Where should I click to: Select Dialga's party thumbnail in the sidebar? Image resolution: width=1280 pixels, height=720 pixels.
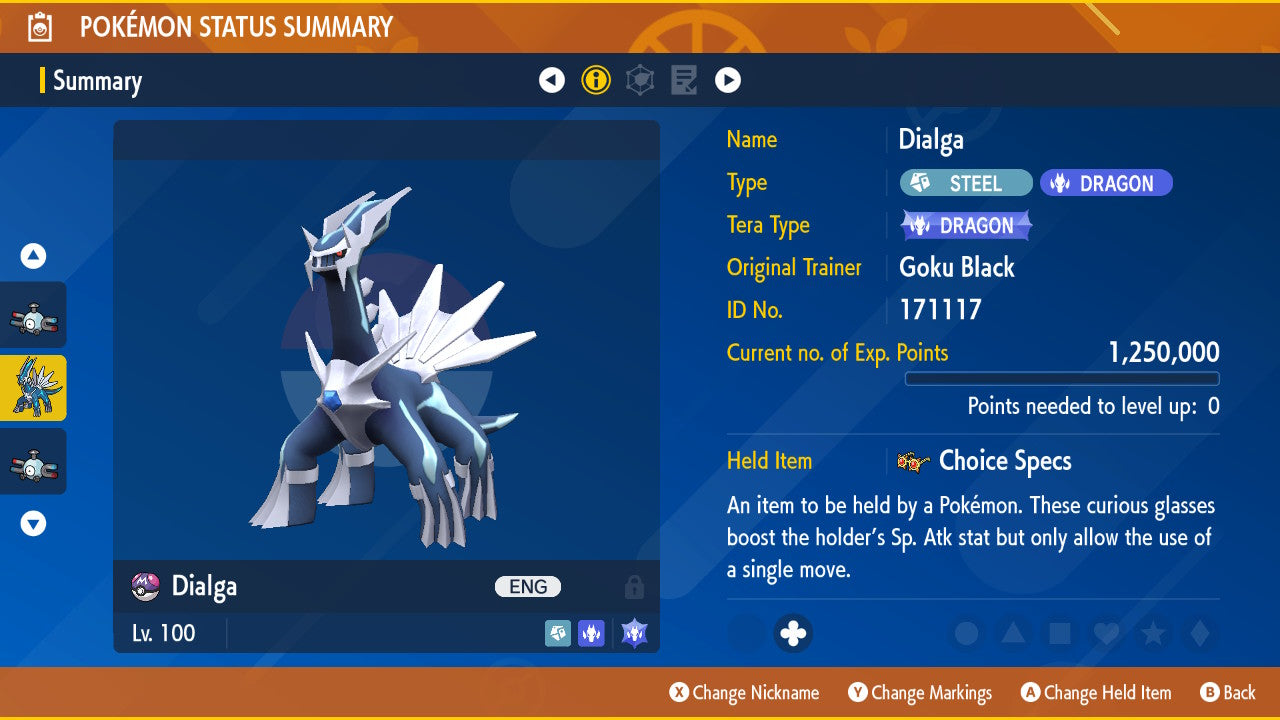coord(33,388)
